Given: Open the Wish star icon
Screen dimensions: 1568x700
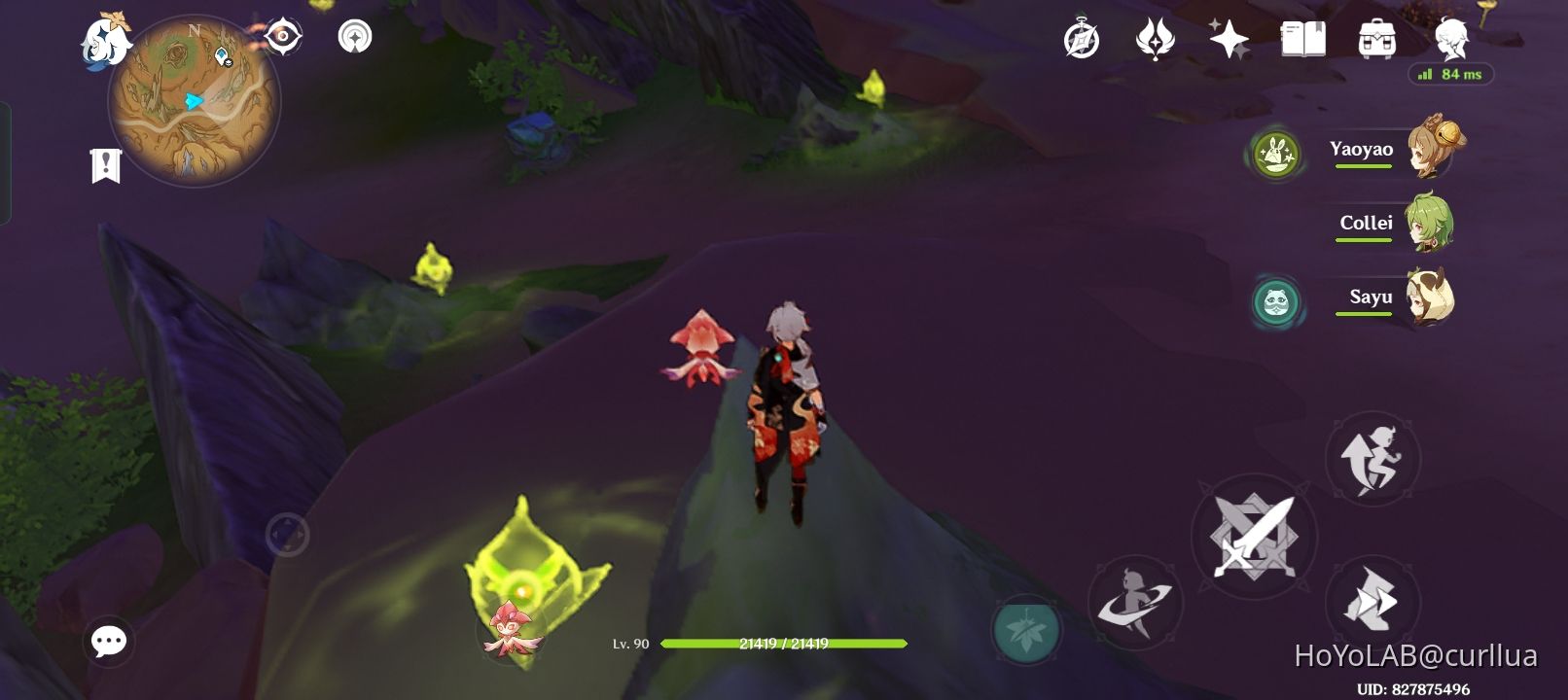Looking at the screenshot, I should pos(1229,39).
